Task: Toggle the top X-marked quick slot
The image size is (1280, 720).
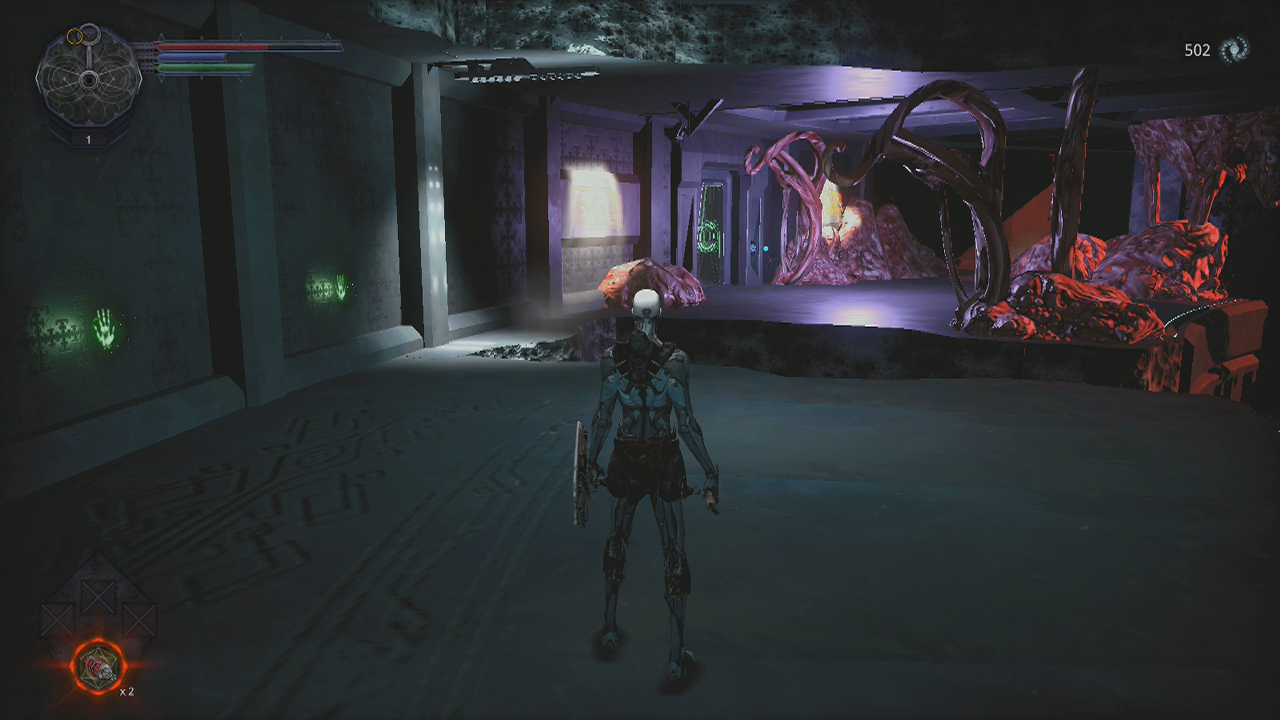Action: pos(98,597)
